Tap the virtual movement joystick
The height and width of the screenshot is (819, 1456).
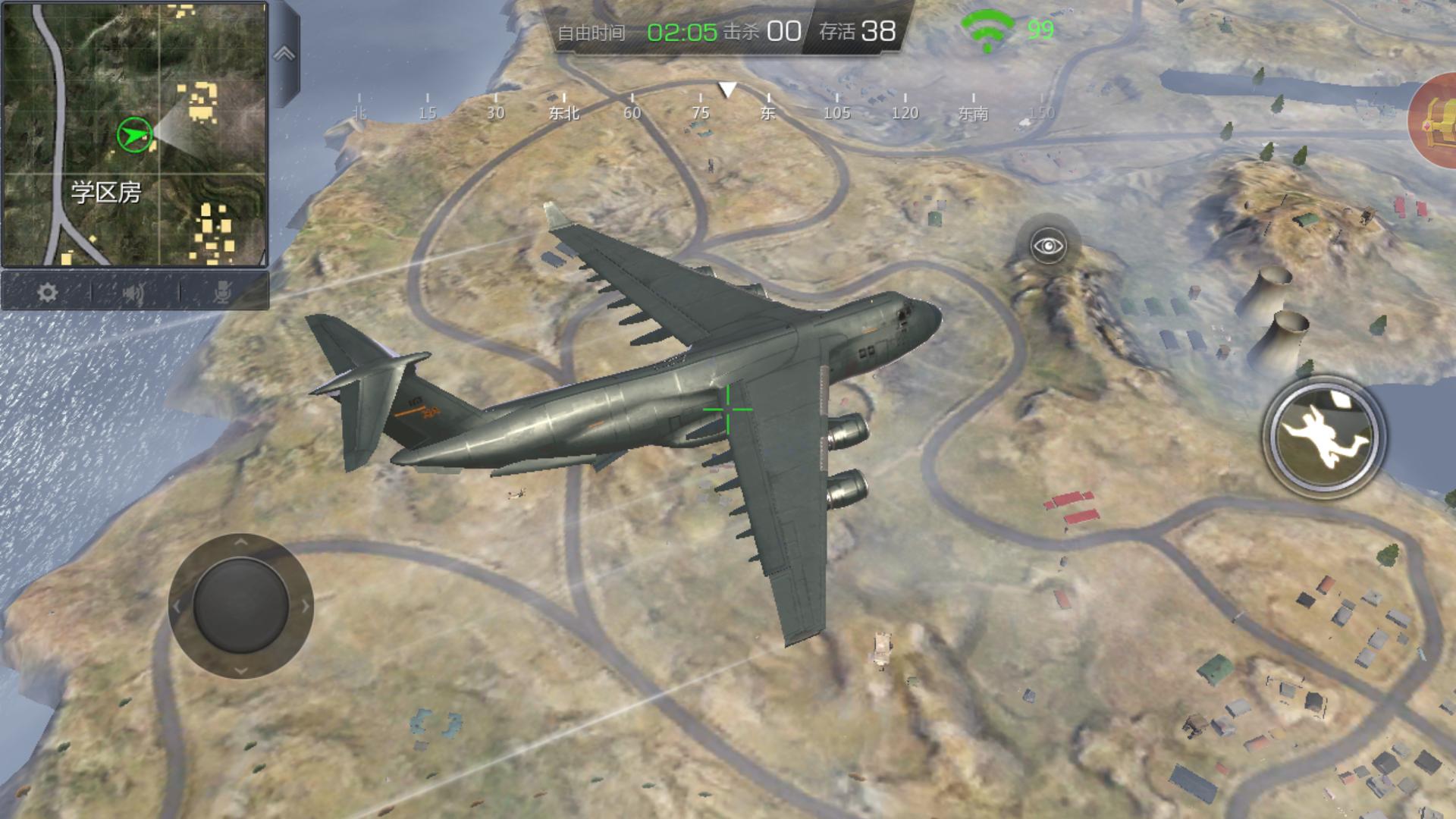click(x=240, y=605)
